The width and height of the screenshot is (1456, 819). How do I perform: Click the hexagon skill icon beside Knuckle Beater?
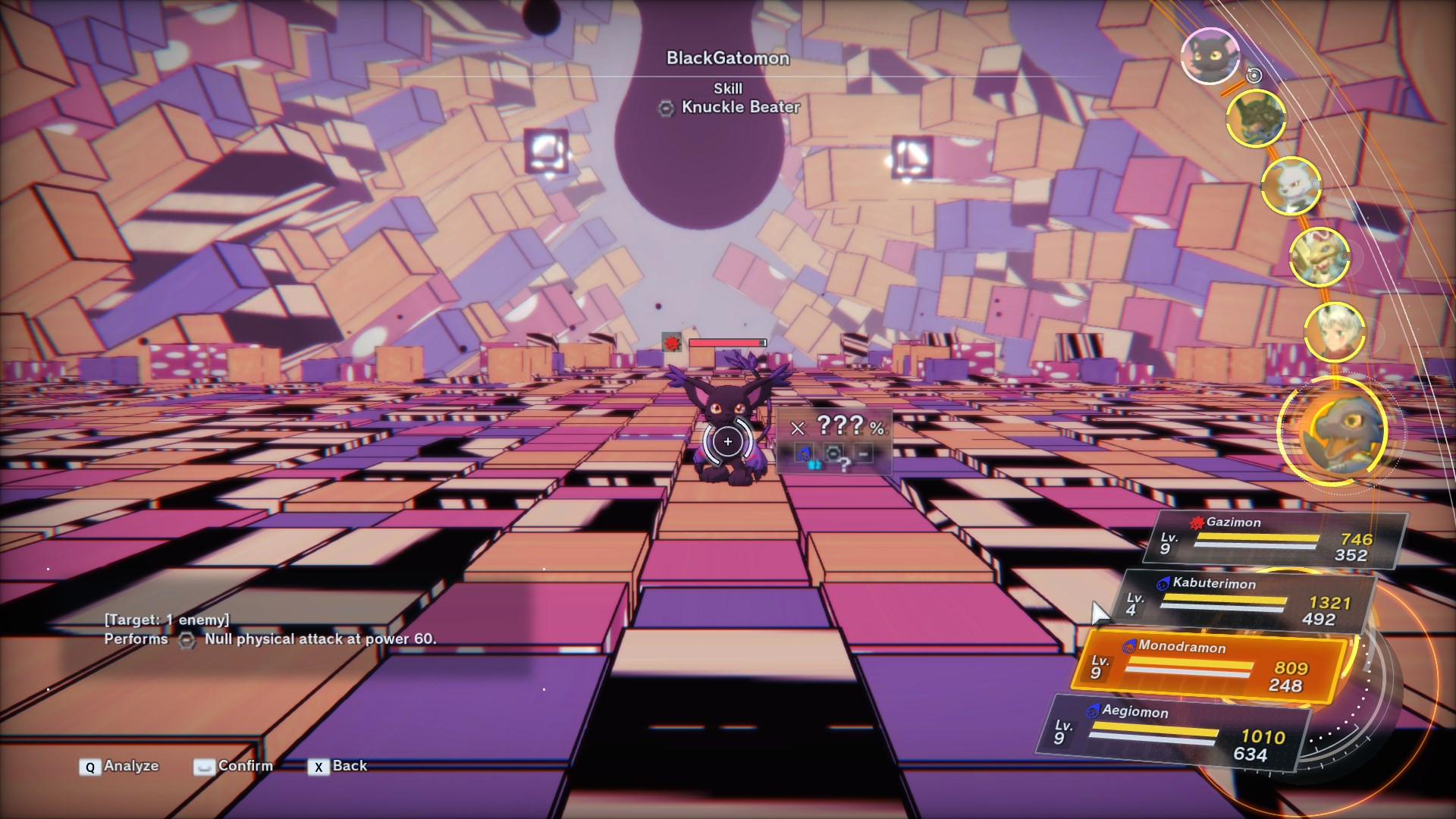pyautogui.click(x=665, y=108)
